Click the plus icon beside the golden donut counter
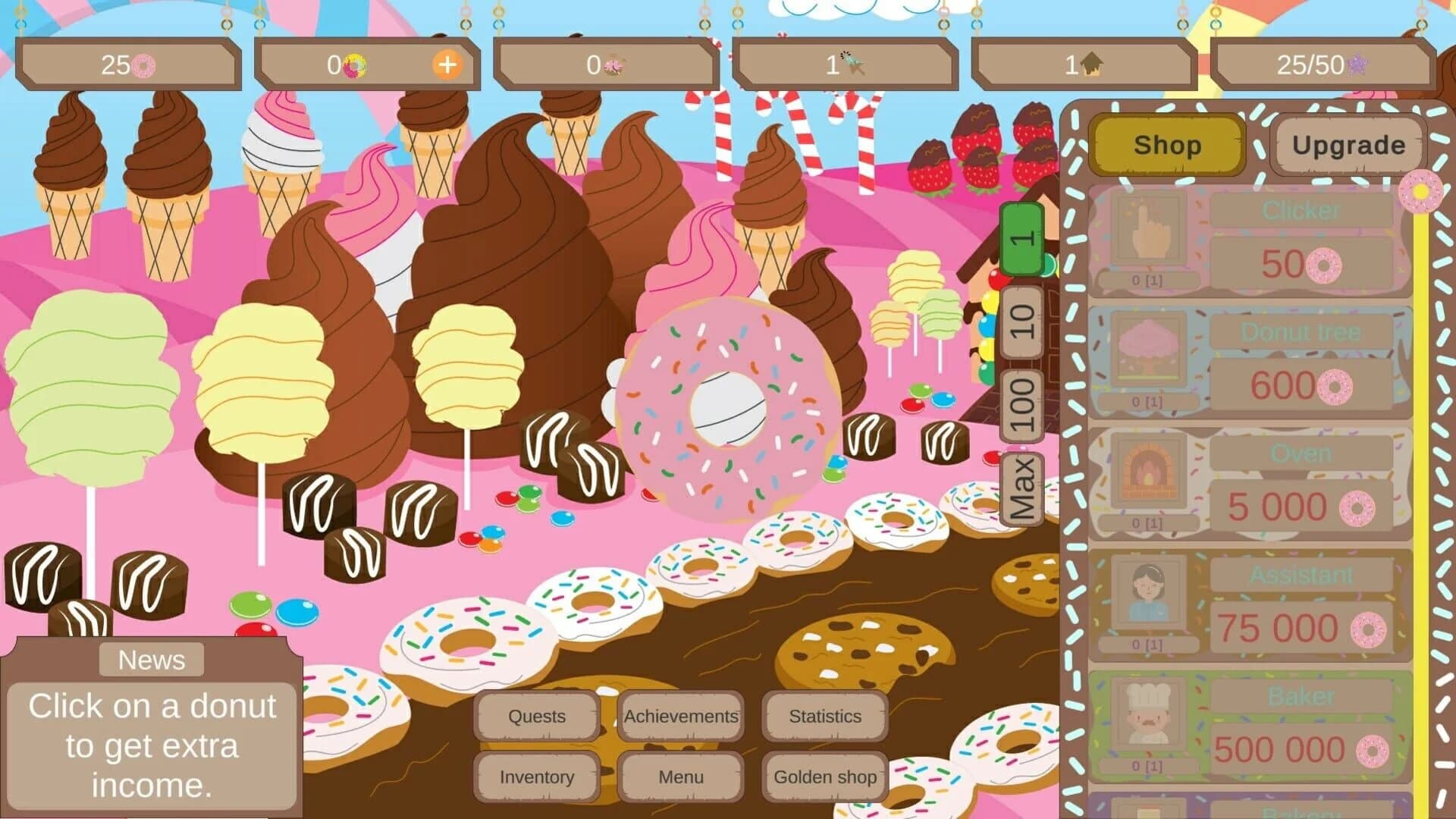Screen dimensions: 1456x819 coord(447,66)
